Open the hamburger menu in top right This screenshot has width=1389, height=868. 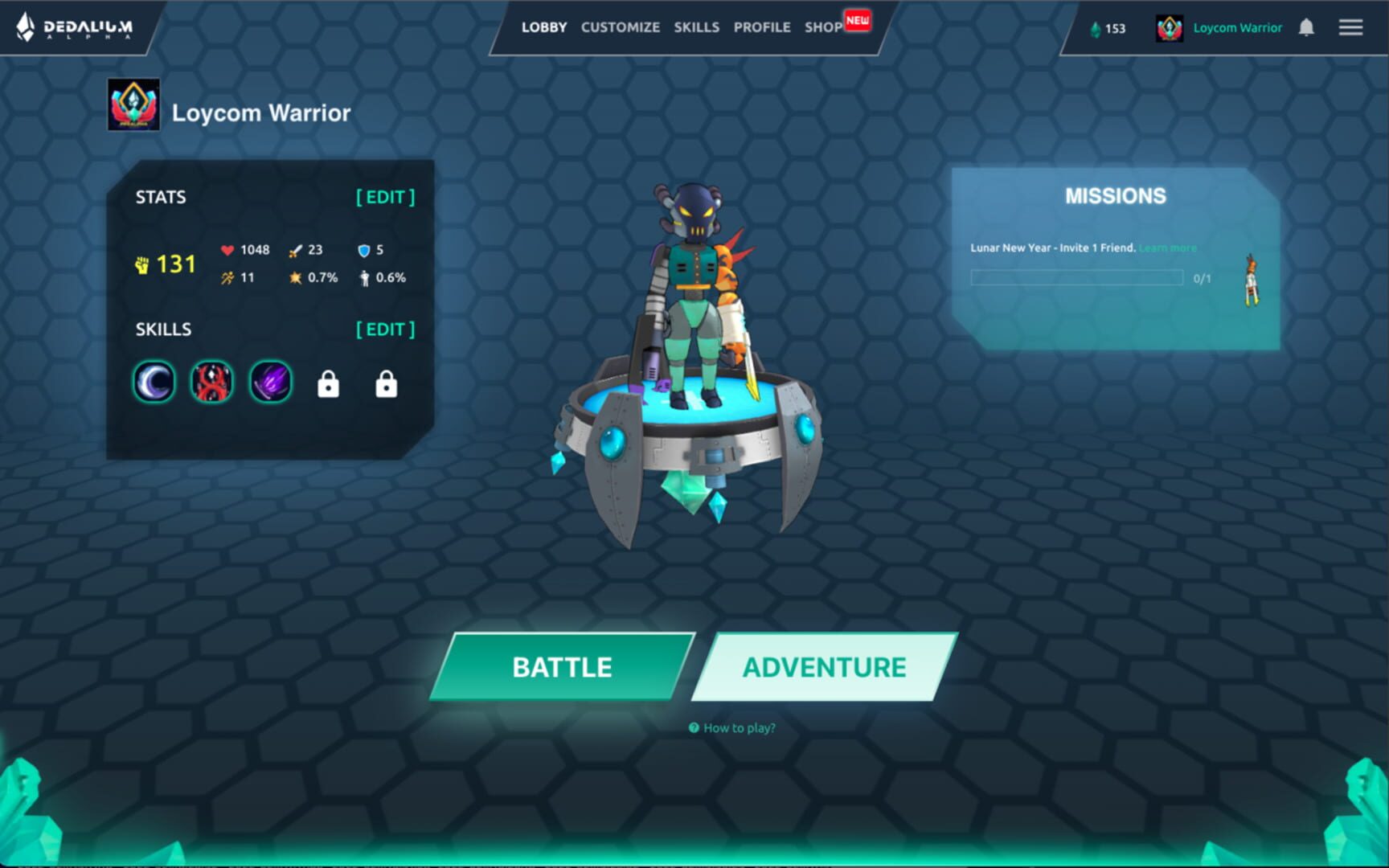point(1350,27)
